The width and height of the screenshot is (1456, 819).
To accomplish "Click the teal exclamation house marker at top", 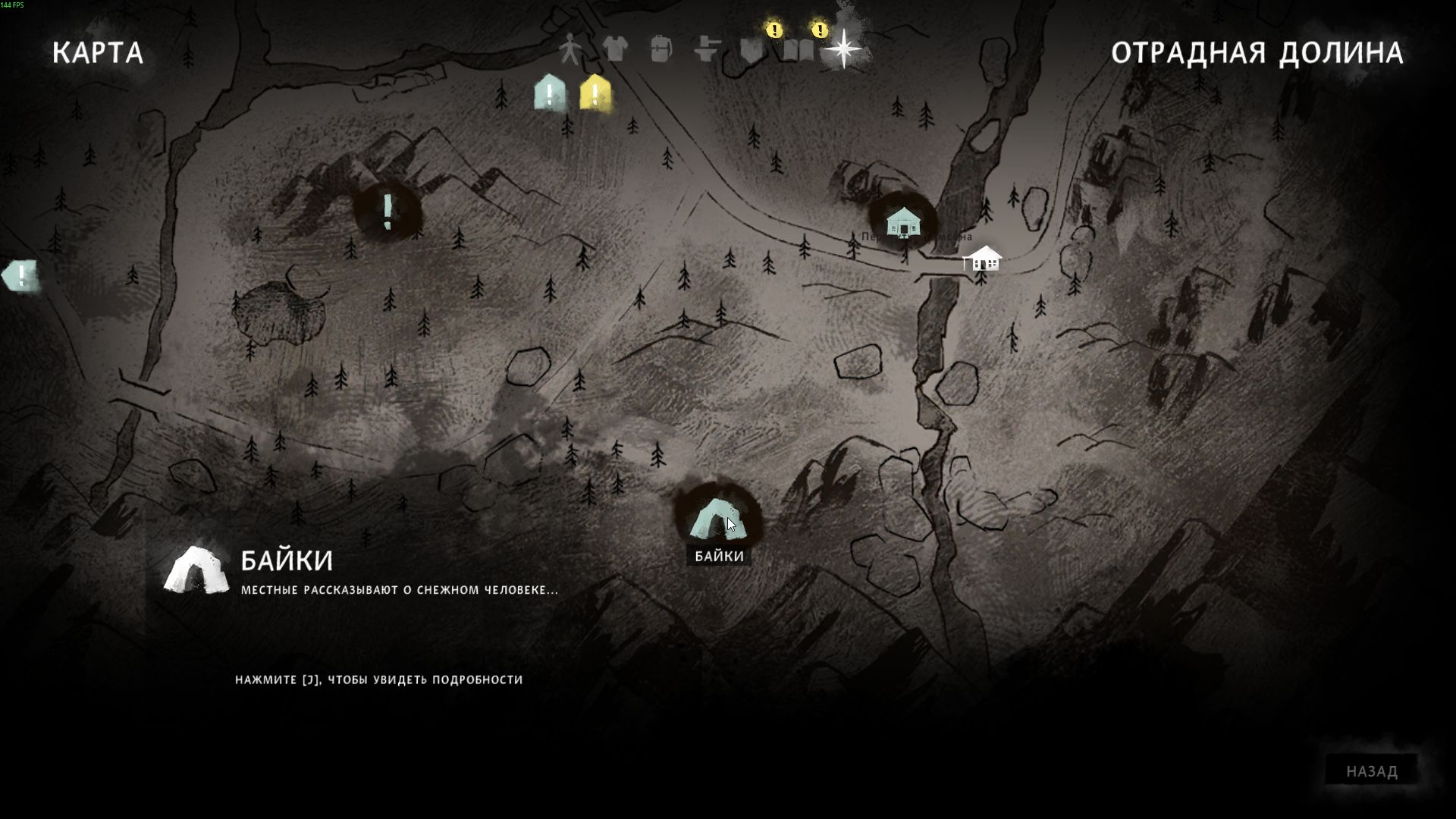I will point(550,94).
